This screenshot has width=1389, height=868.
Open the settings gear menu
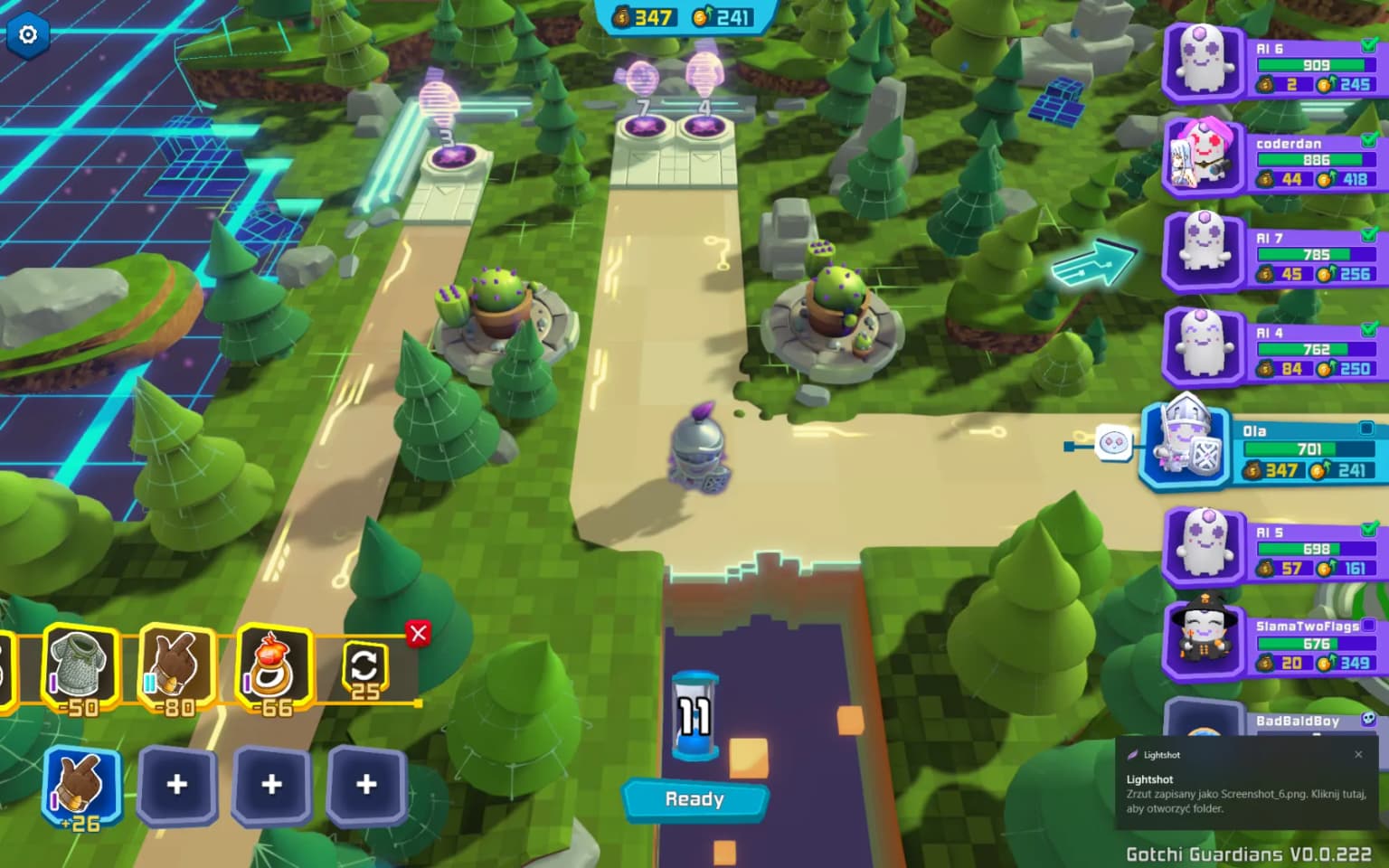(28, 34)
